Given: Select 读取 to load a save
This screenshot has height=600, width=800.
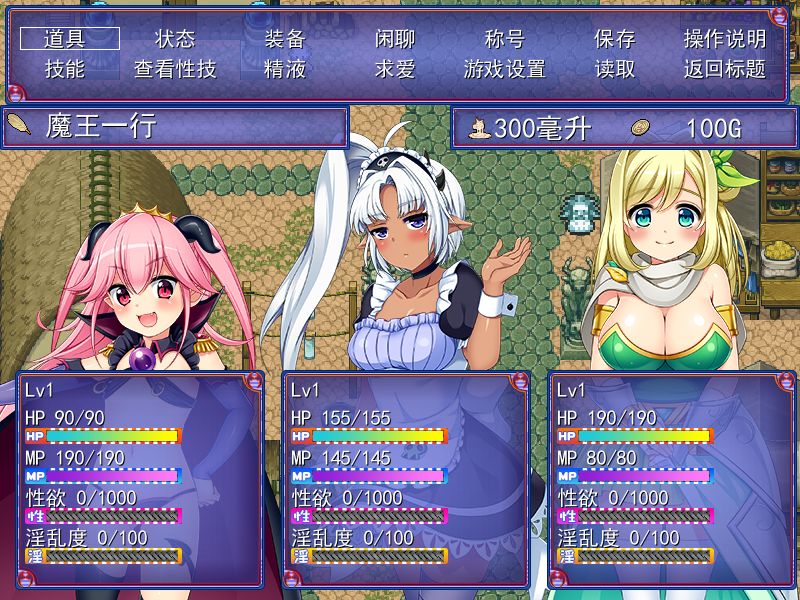Looking at the screenshot, I should click(615, 69).
